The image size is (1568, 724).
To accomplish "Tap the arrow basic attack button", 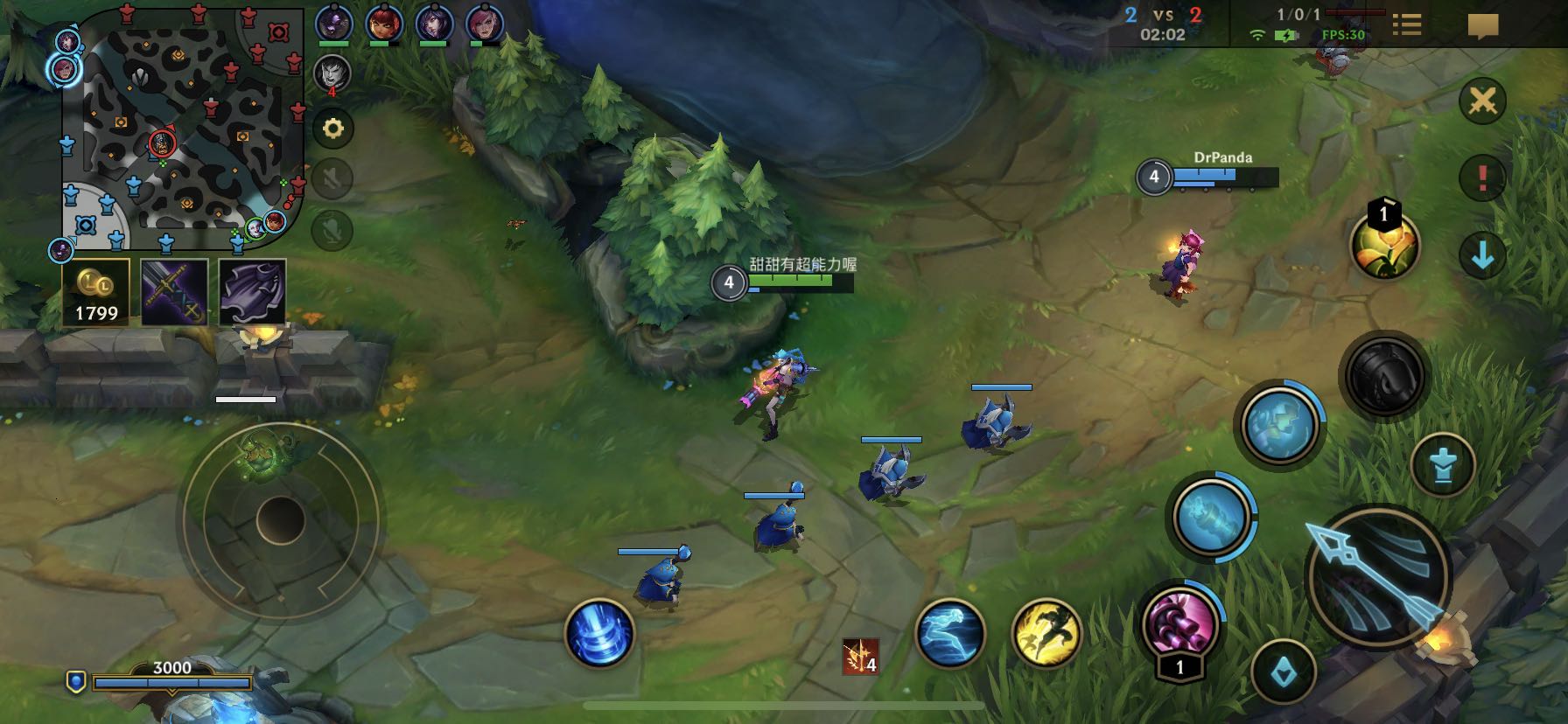I will pos(1377,577).
